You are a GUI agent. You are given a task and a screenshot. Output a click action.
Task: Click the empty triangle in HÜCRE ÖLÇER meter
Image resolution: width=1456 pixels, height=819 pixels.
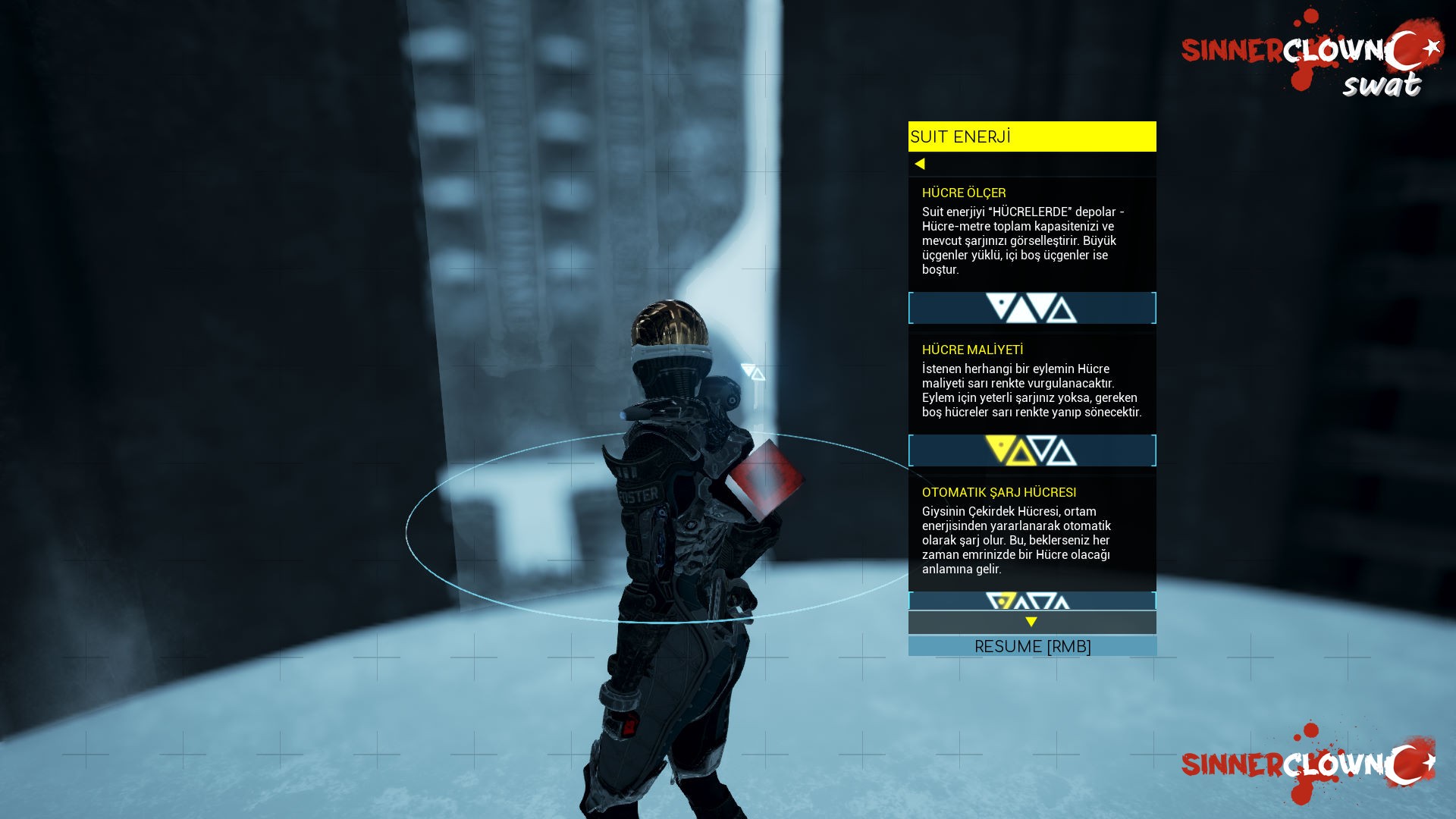point(1063,309)
